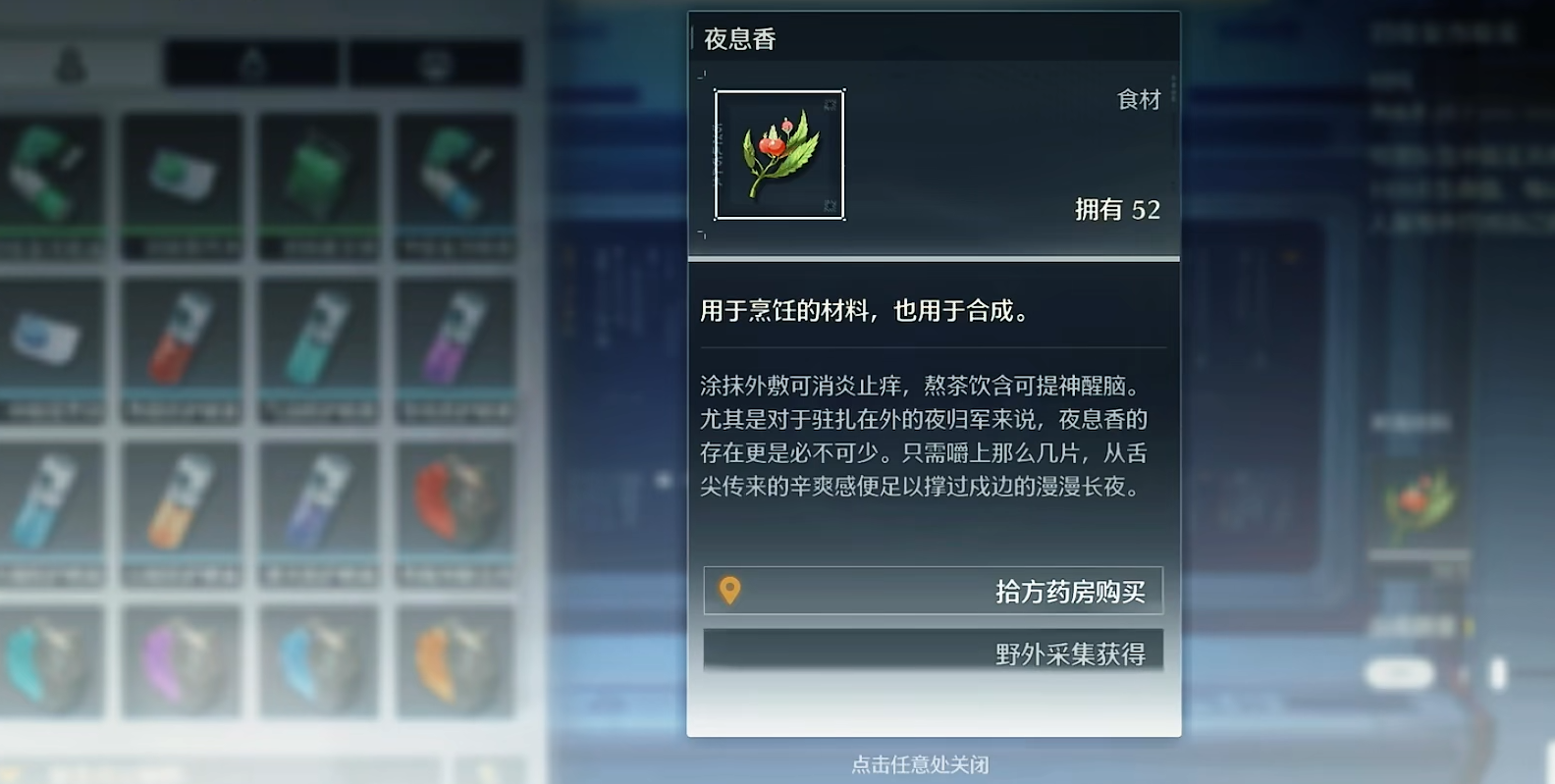Click the small toggle pill near bottom right
Screen dimensions: 1555x784
coord(1401,672)
